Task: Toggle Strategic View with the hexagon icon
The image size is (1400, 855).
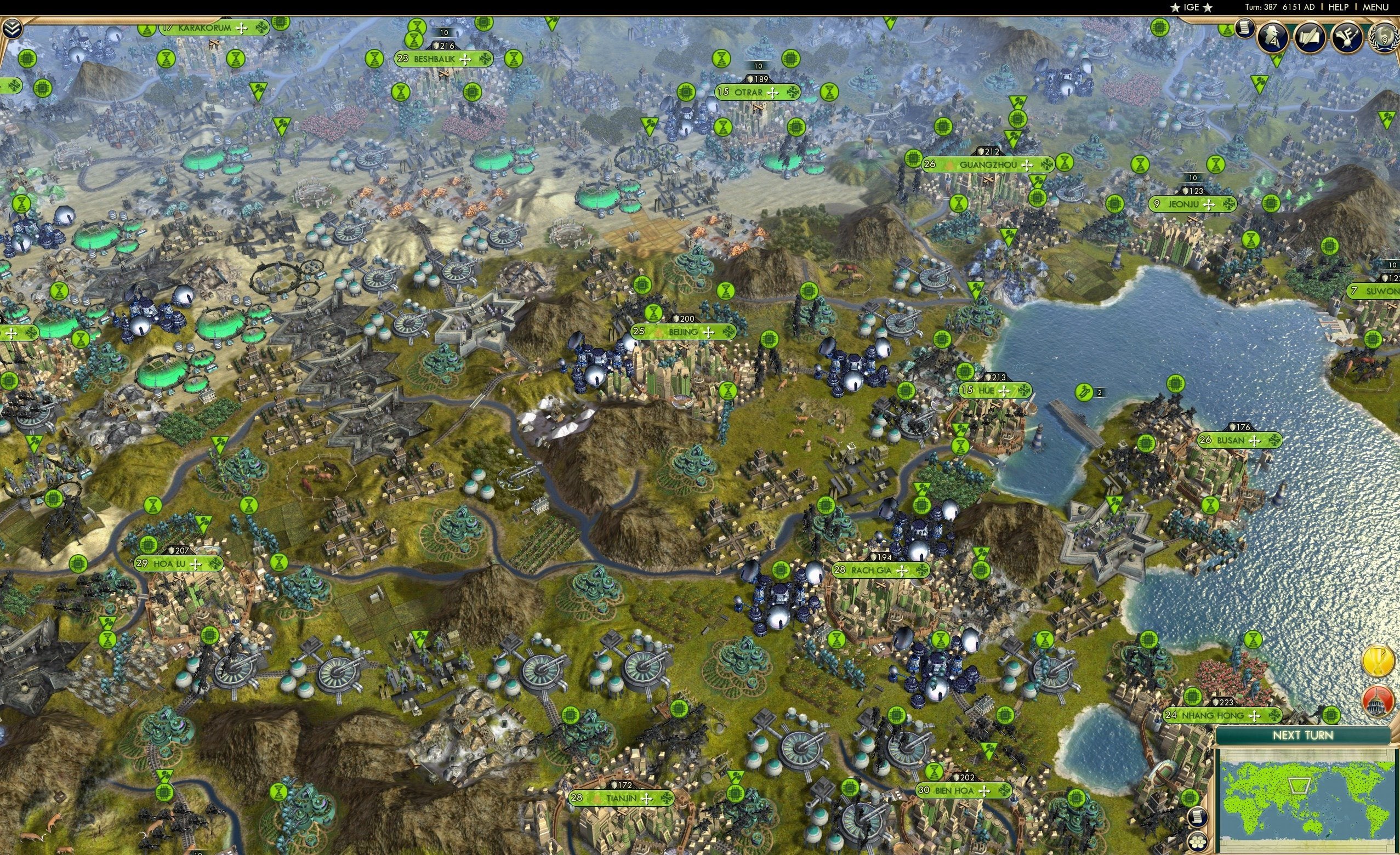Action: pos(1198,842)
